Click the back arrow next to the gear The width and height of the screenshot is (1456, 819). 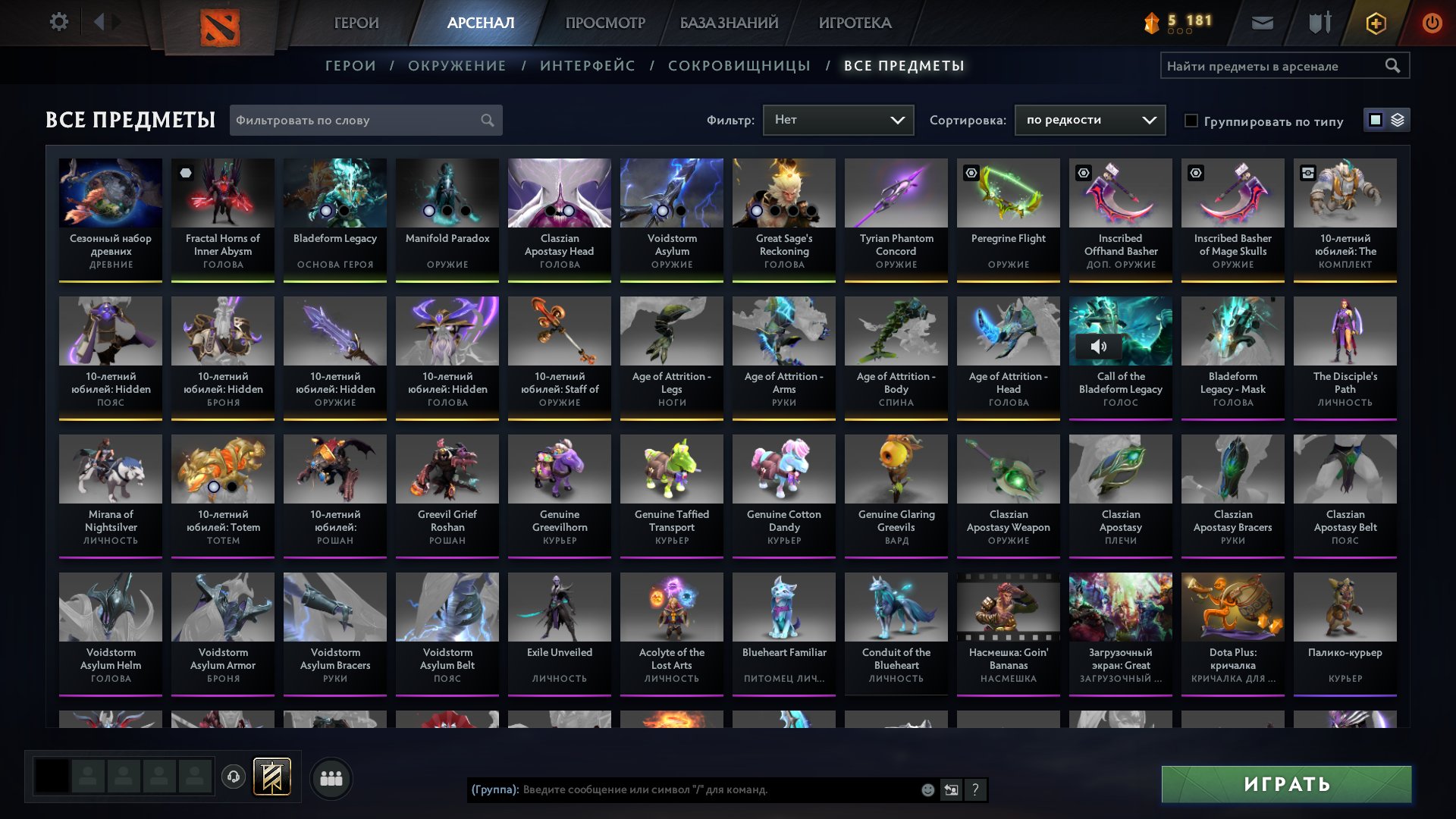pyautogui.click(x=101, y=22)
